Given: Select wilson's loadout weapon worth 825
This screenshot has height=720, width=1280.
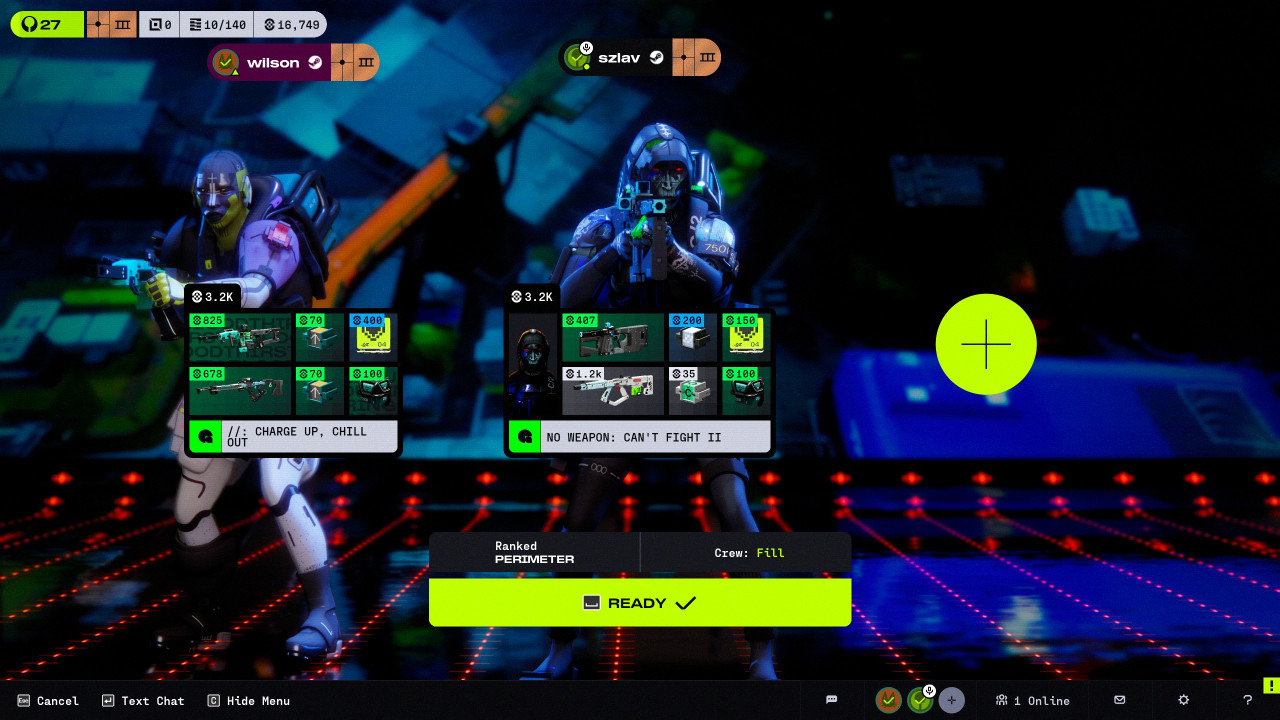Looking at the screenshot, I should [x=240, y=337].
